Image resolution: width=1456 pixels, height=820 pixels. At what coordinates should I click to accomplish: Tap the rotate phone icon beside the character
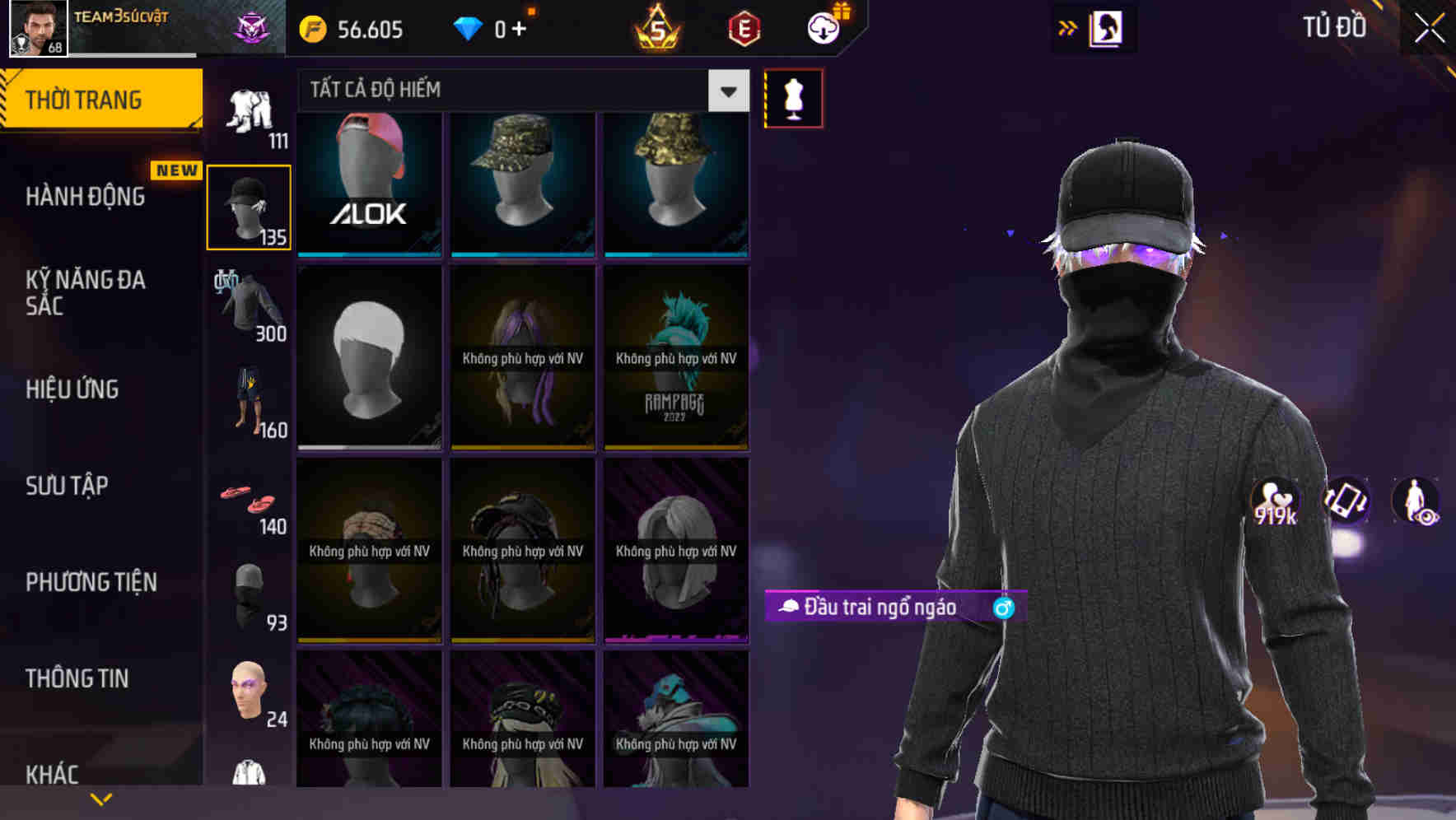pyautogui.click(x=1346, y=502)
